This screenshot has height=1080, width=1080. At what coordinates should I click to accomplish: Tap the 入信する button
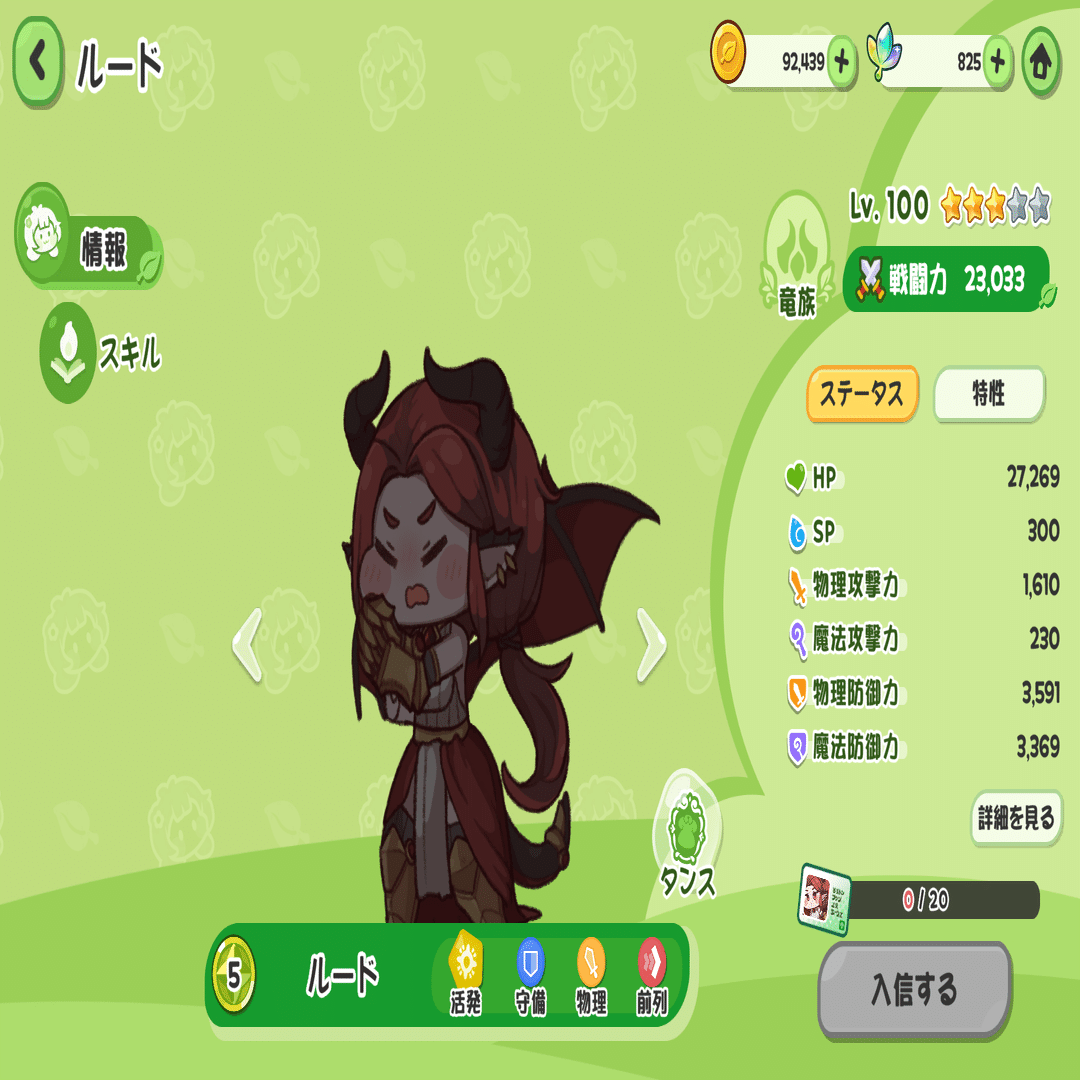914,991
